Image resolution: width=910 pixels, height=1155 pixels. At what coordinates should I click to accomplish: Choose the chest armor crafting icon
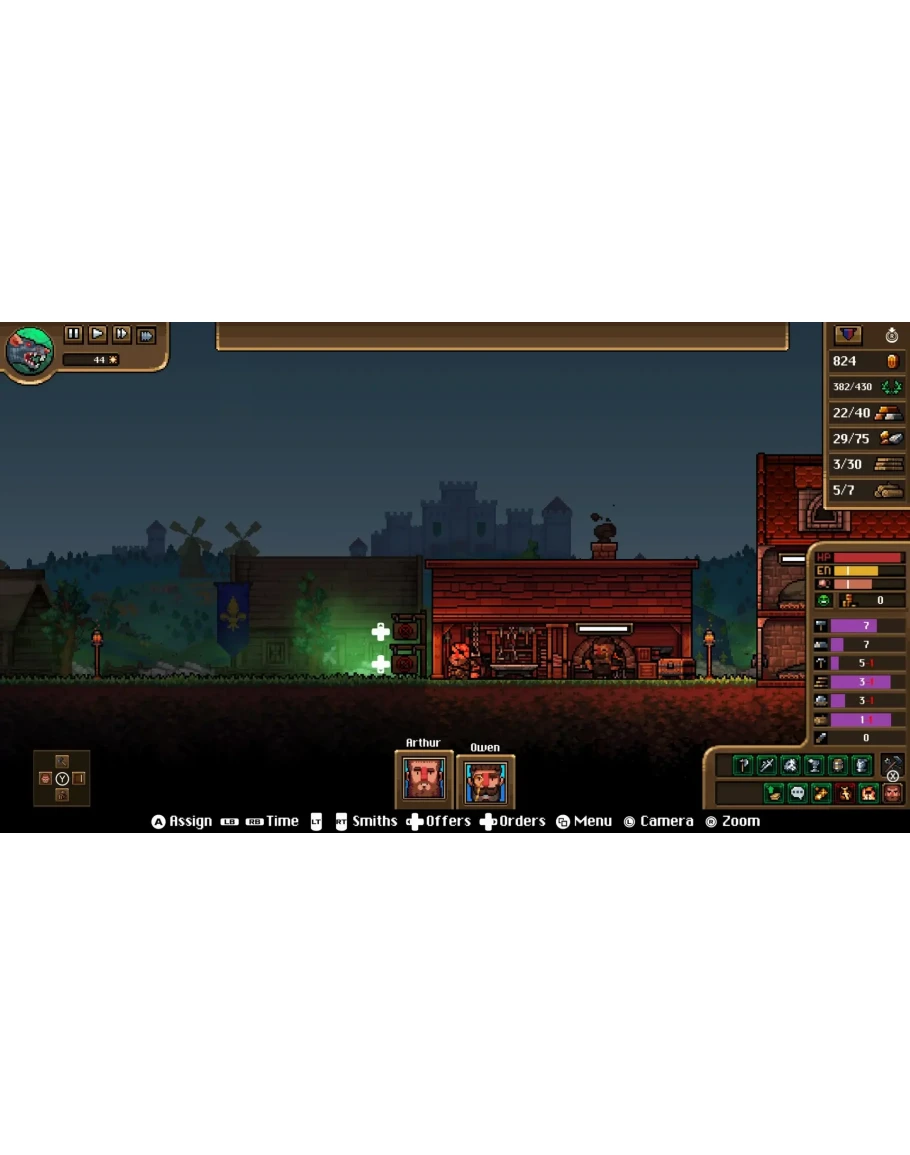861,766
